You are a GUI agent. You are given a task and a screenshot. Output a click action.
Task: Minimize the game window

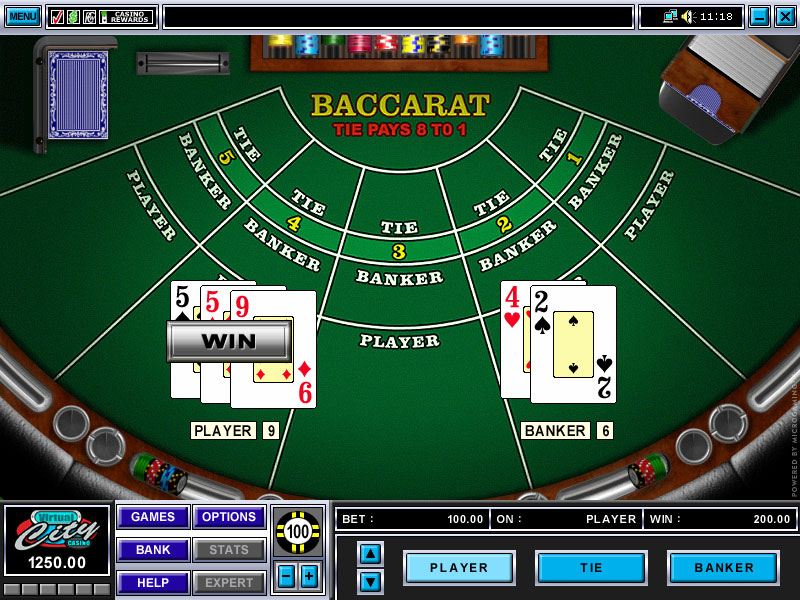pyautogui.click(x=759, y=16)
